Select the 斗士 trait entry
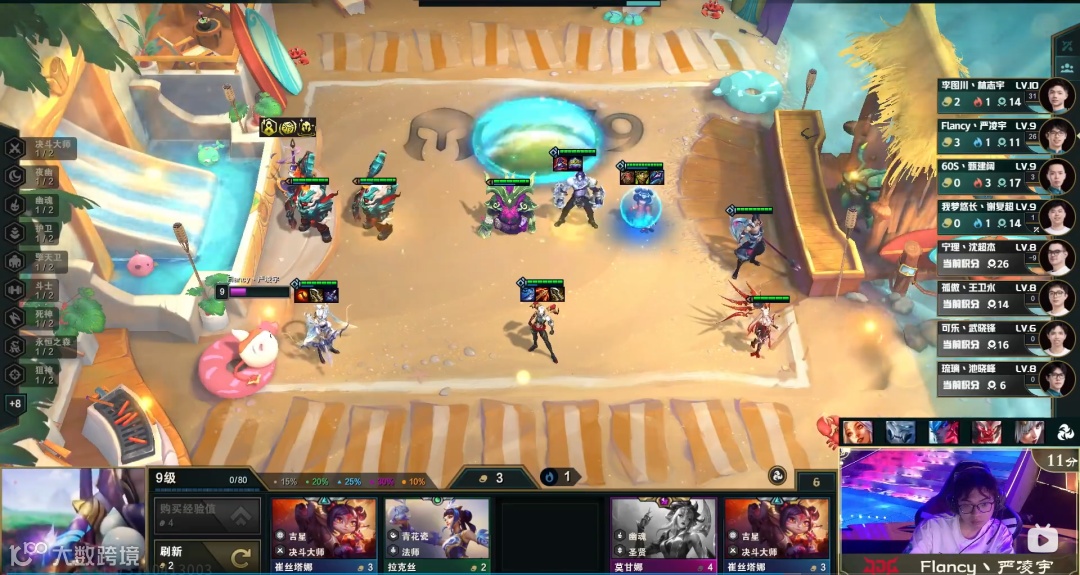This screenshot has height=575, width=1080. tap(40, 290)
